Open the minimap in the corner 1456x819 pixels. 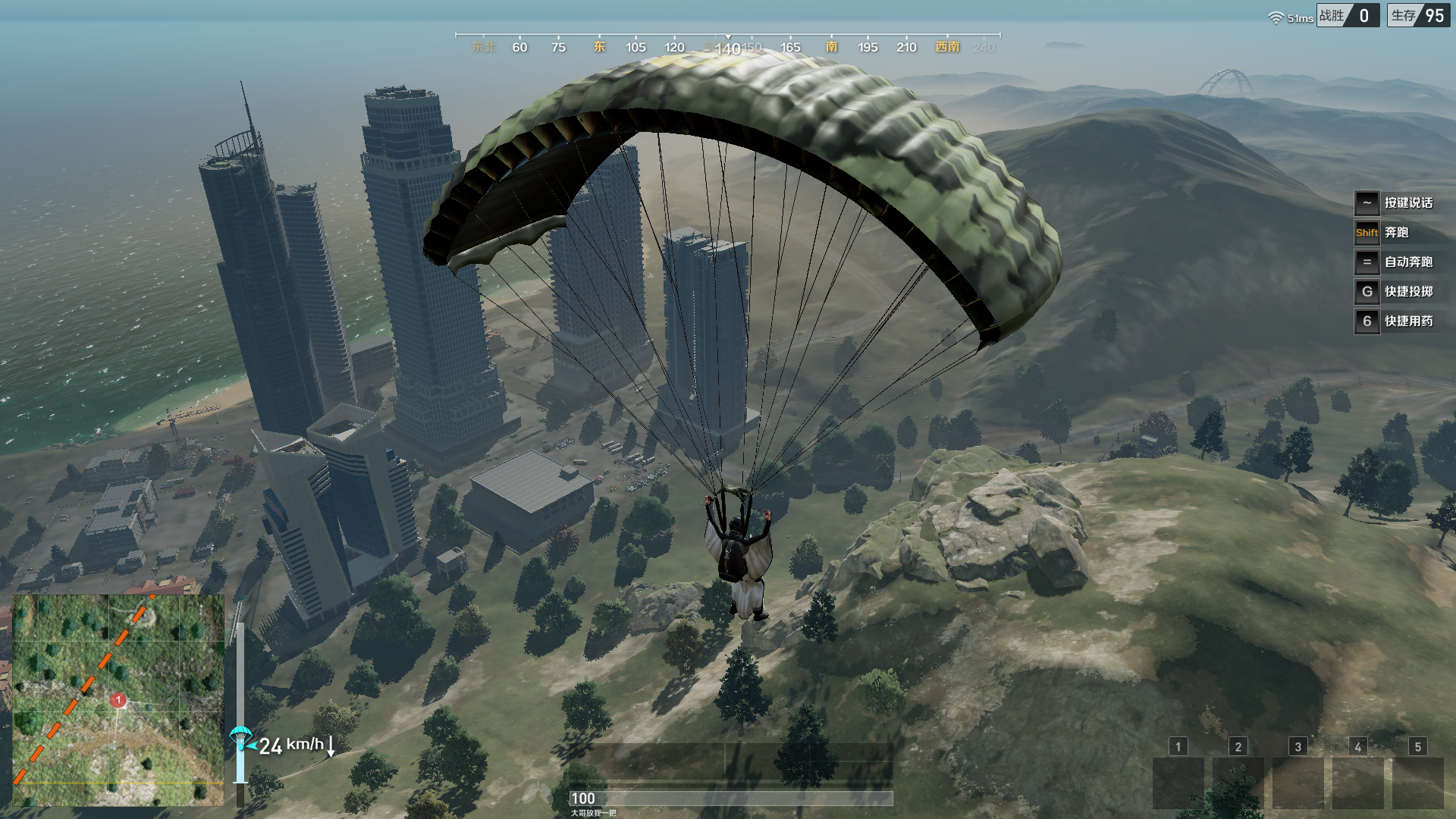118,699
